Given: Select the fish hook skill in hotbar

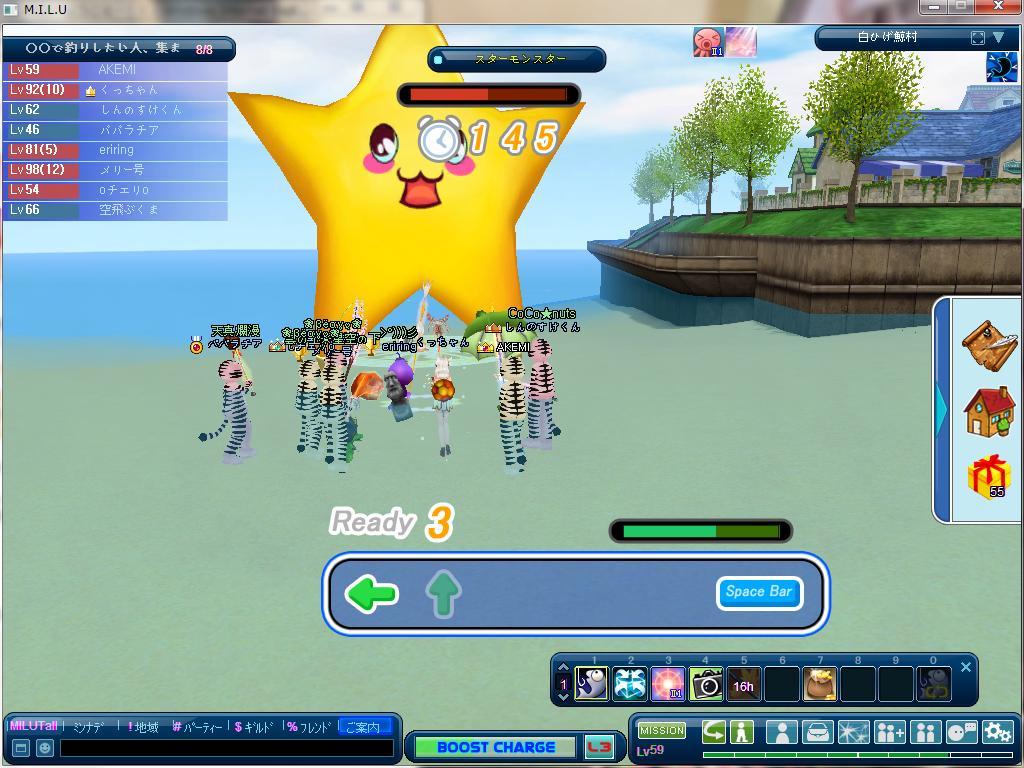Looking at the screenshot, I should (592, 685).
